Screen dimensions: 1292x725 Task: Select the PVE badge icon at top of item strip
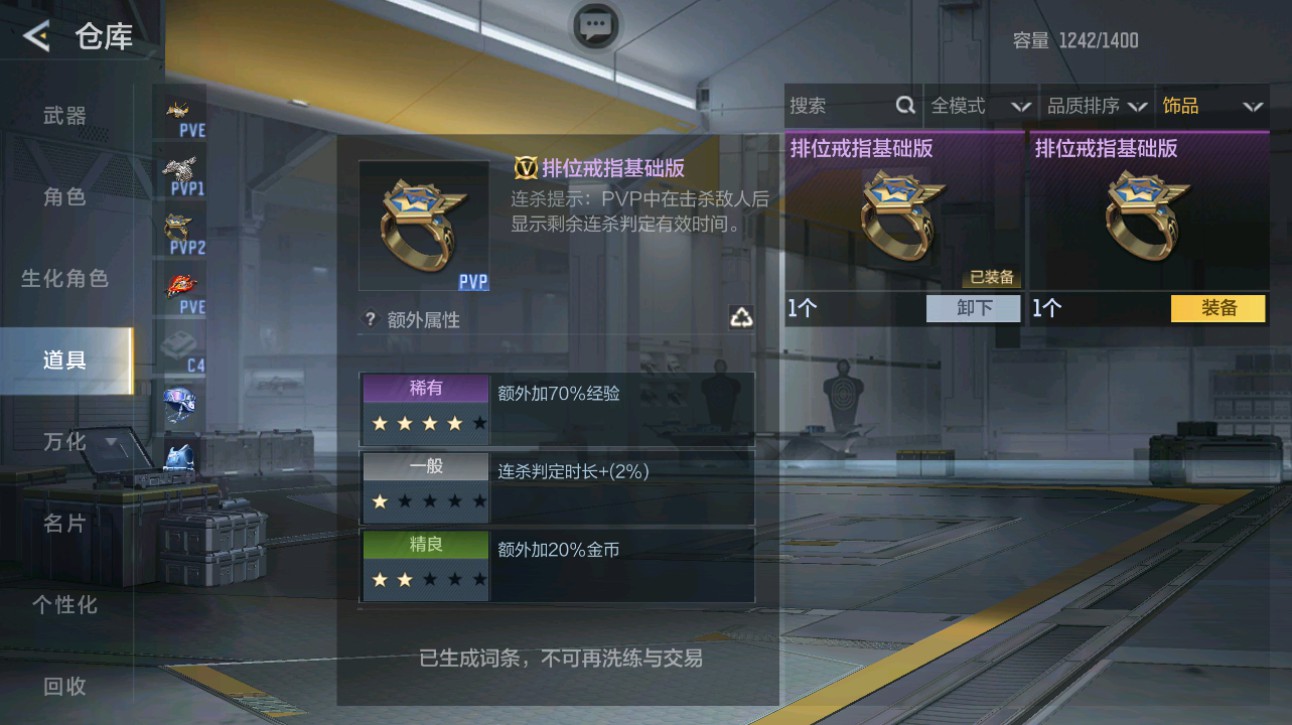click(178, 110)
